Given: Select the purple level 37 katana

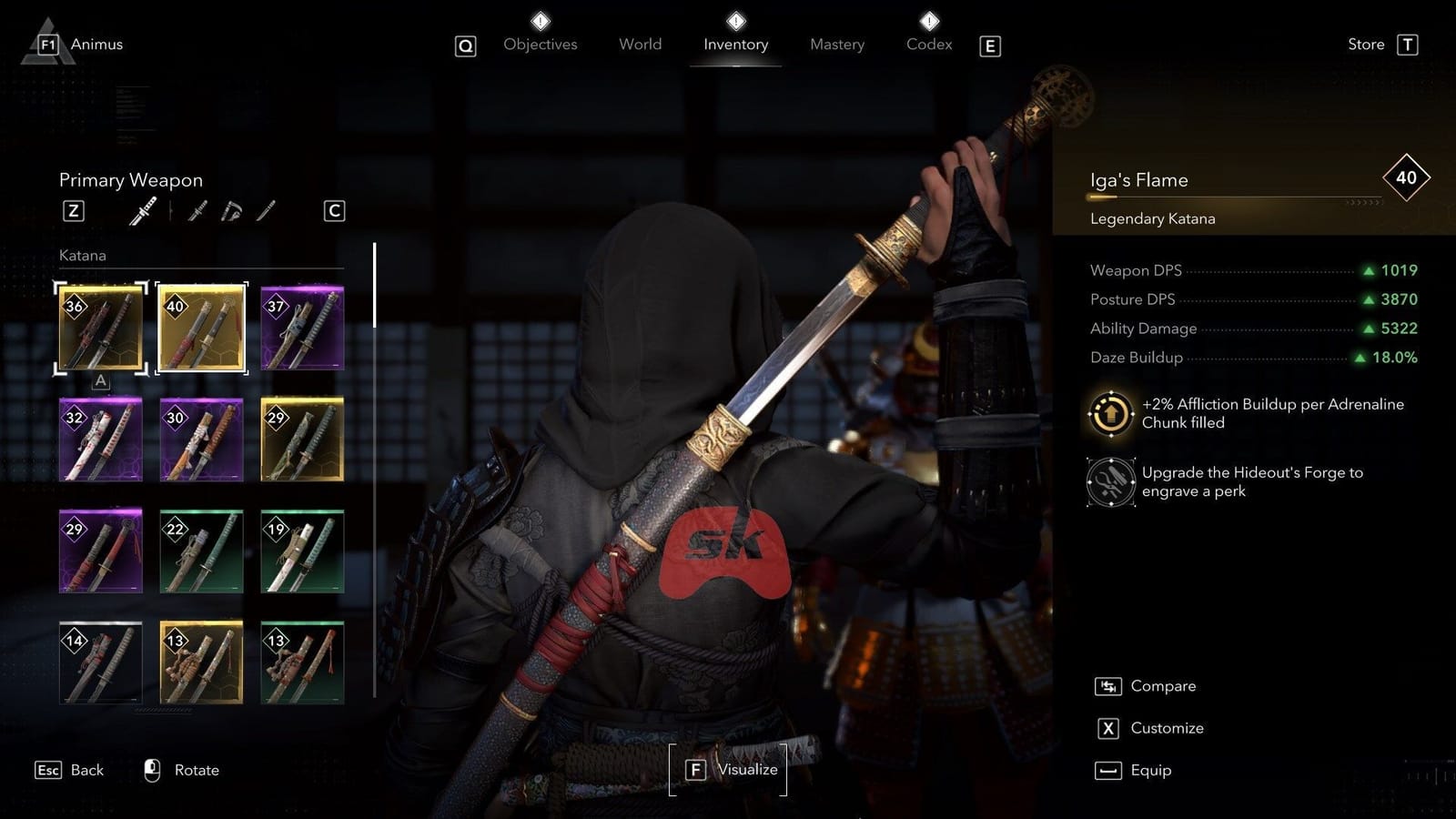Looking at the screenshot, I should tap(302, 328).
